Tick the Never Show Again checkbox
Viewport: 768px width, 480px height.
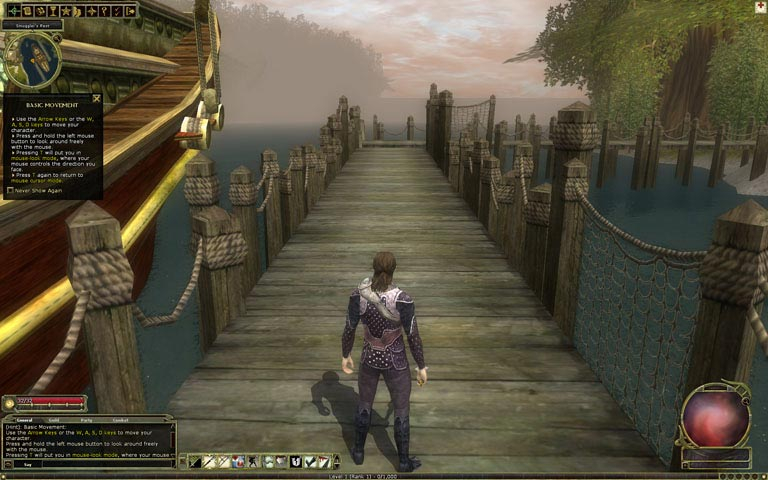pos(9,190)
